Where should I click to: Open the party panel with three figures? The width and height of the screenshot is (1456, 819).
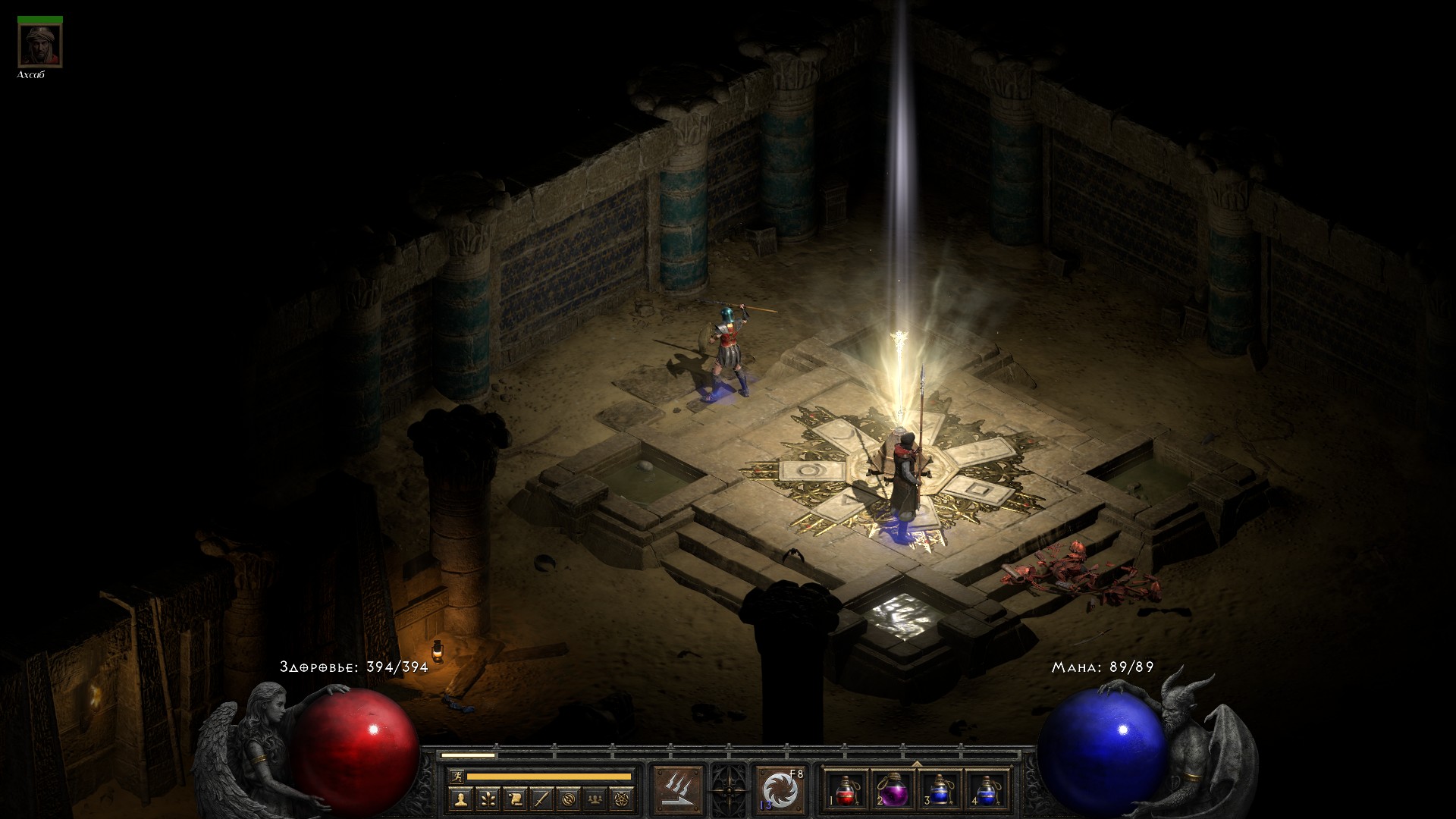596,799
